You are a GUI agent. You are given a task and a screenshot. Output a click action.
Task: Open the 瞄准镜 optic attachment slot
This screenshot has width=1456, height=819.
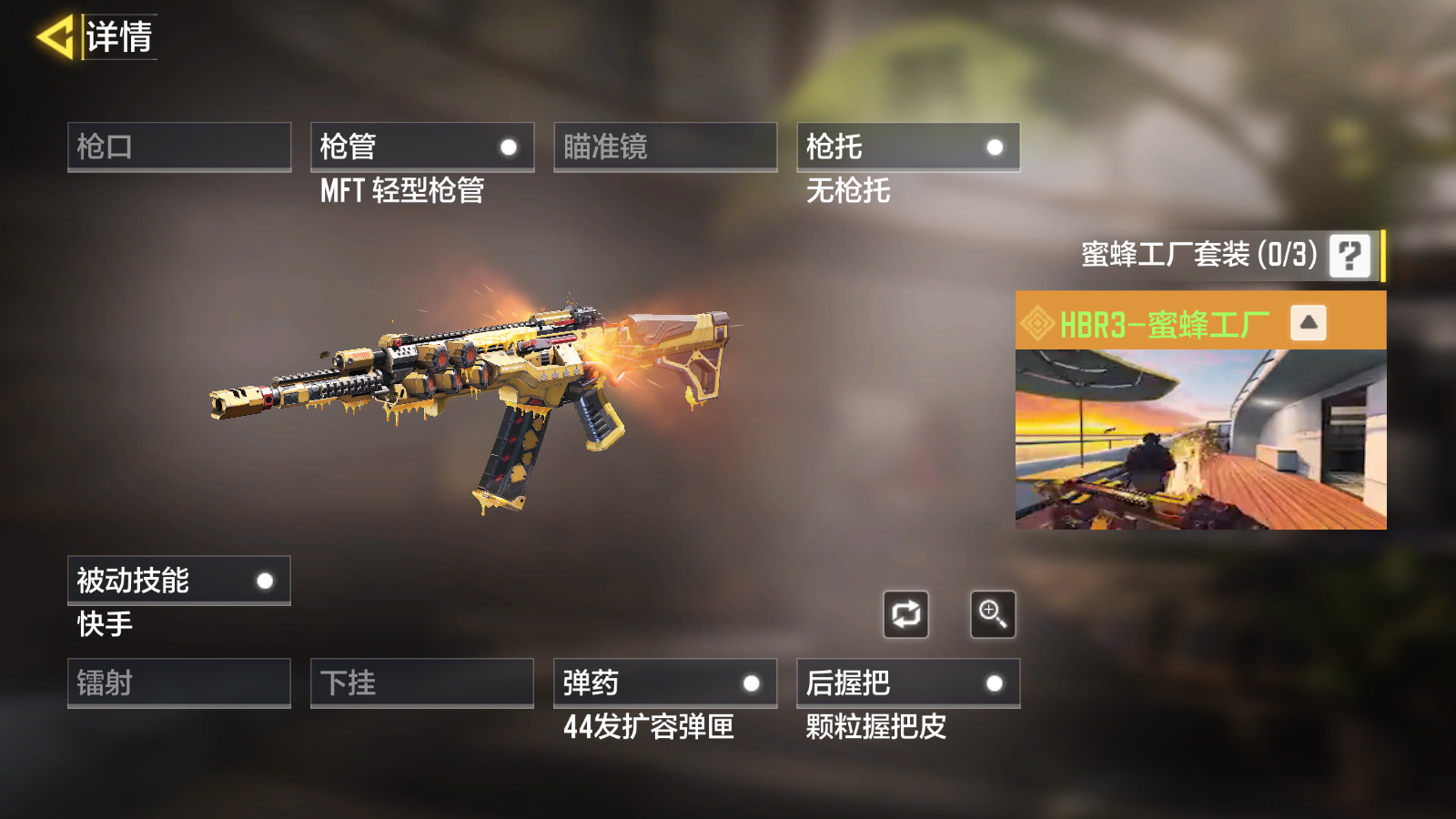tap(665, 147)
